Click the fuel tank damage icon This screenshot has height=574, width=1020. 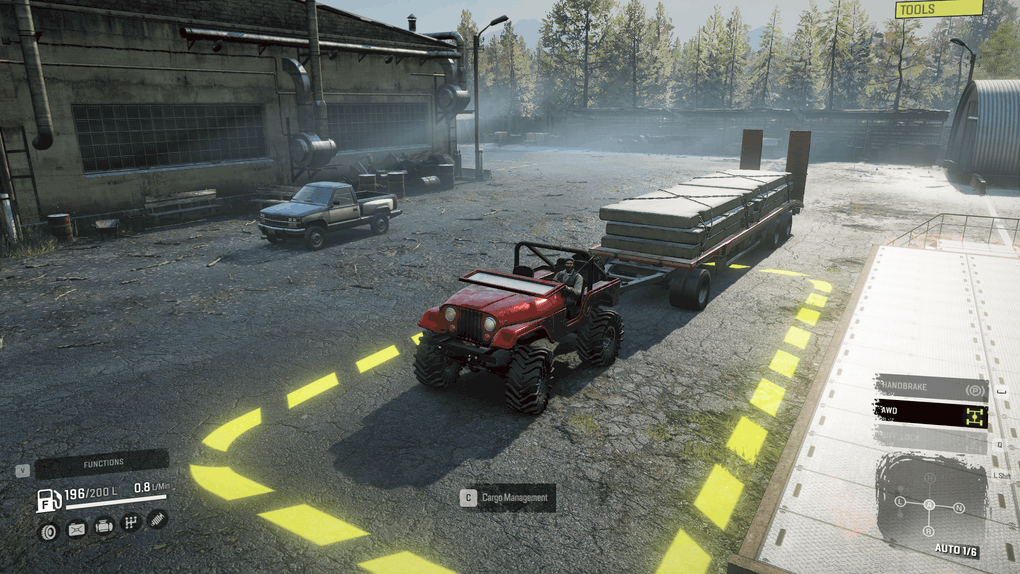76,529
